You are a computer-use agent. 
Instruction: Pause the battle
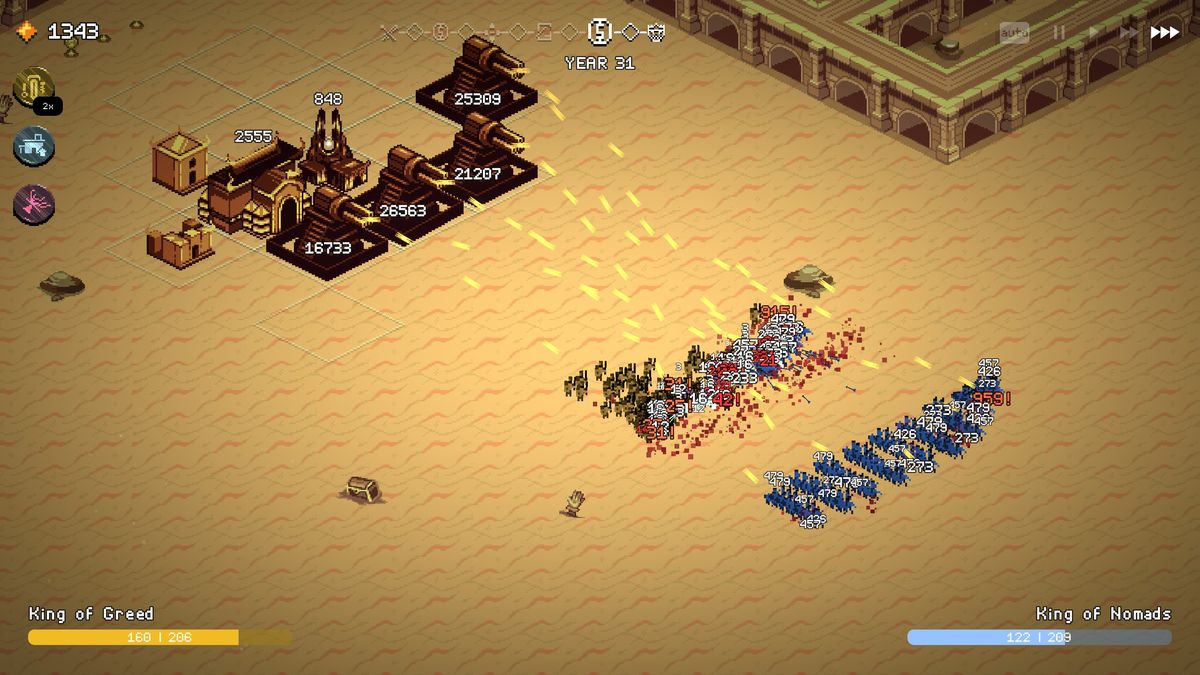coord(1059,33)
